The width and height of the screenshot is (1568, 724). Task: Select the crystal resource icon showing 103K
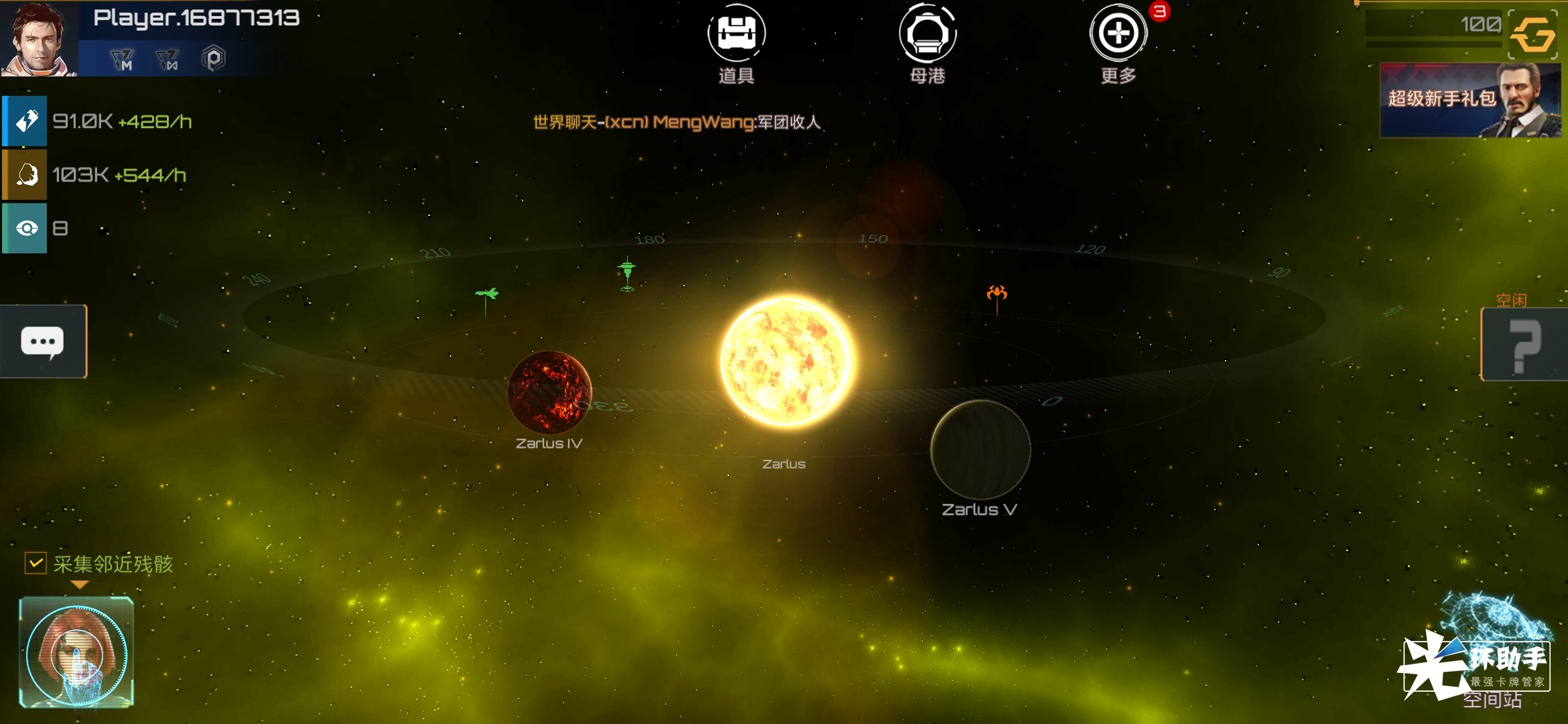point(25,175)
